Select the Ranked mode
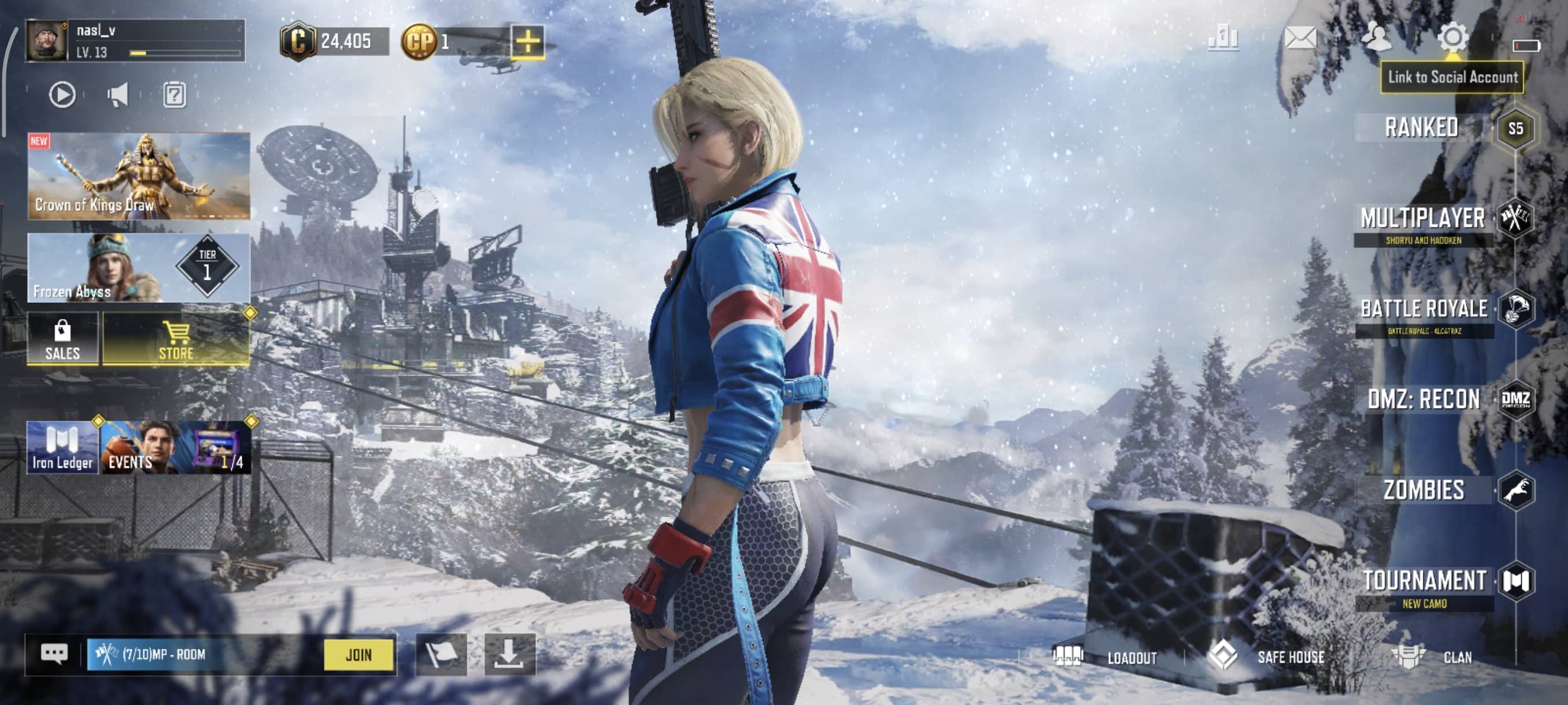This screenshot has height=705, width=1568. pos(1422,128)
